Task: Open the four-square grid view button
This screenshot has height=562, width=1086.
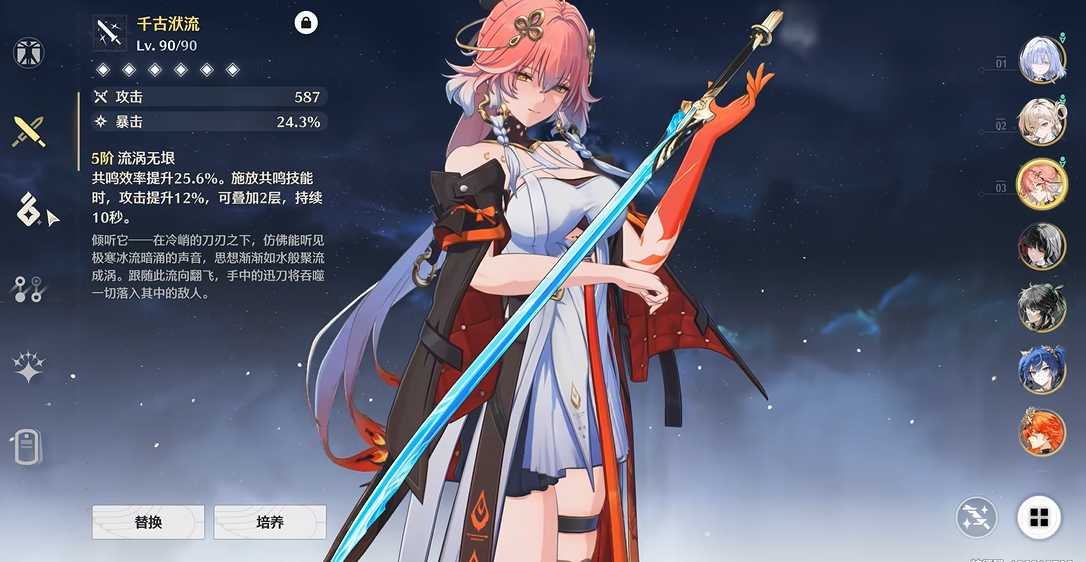Action: click(1039, 517)
